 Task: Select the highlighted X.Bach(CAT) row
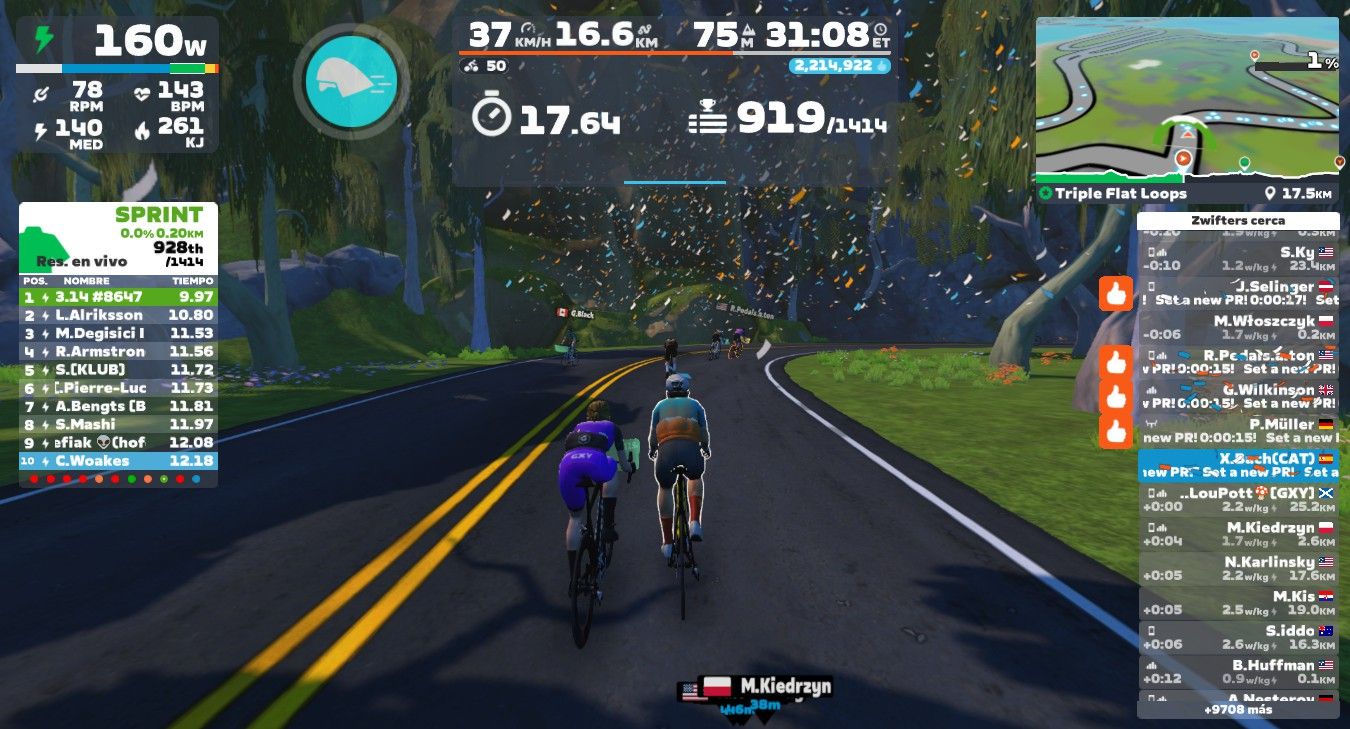point(1238,465)
